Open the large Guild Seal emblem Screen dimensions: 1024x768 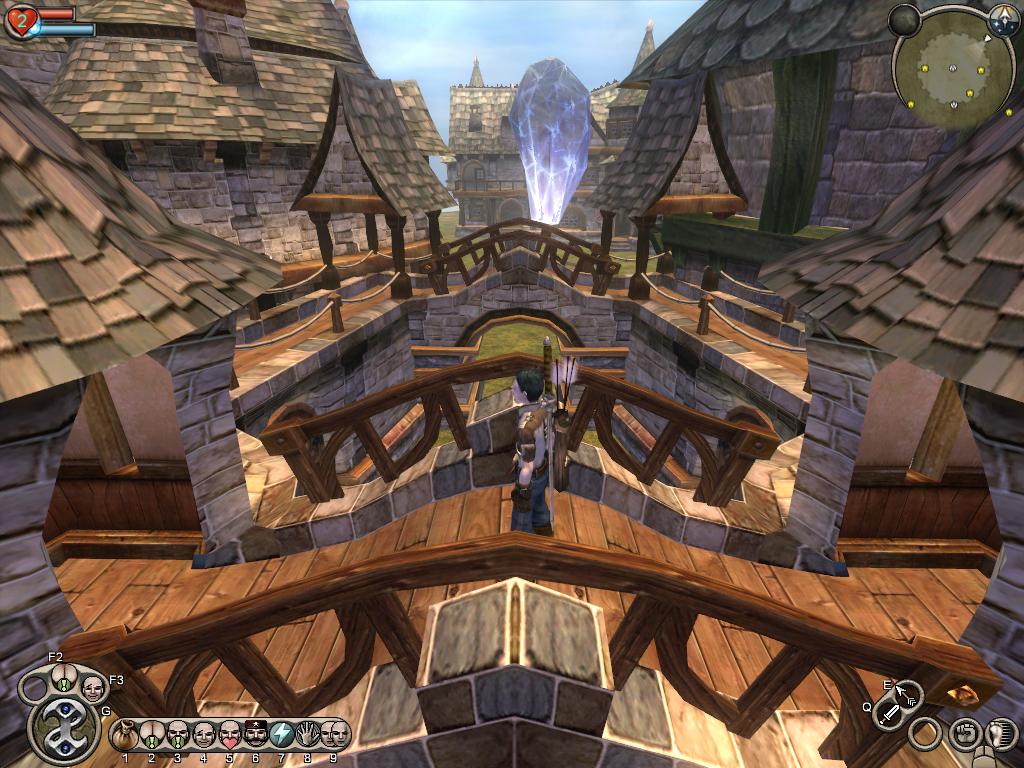[64, 727]
